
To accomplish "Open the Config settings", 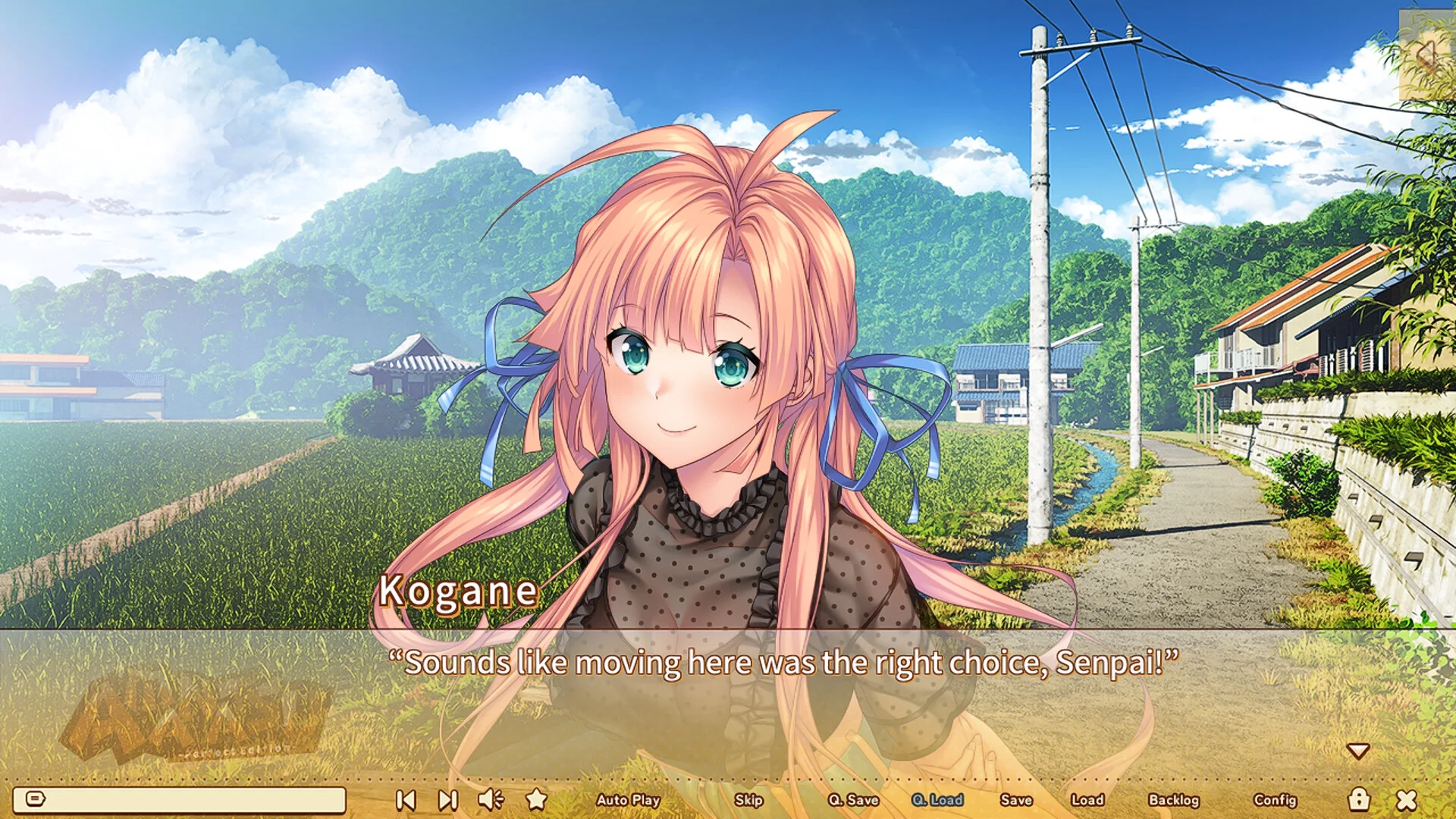I will tap(1276, 800).
